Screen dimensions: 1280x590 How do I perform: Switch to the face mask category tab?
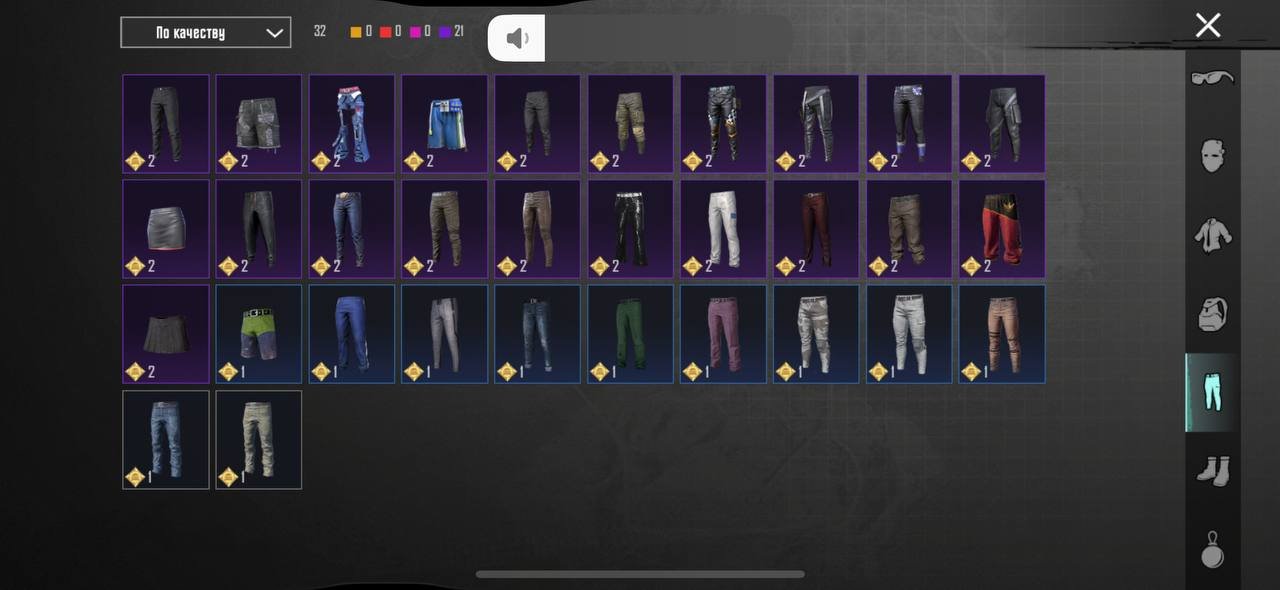click(x=1212, y=156)
